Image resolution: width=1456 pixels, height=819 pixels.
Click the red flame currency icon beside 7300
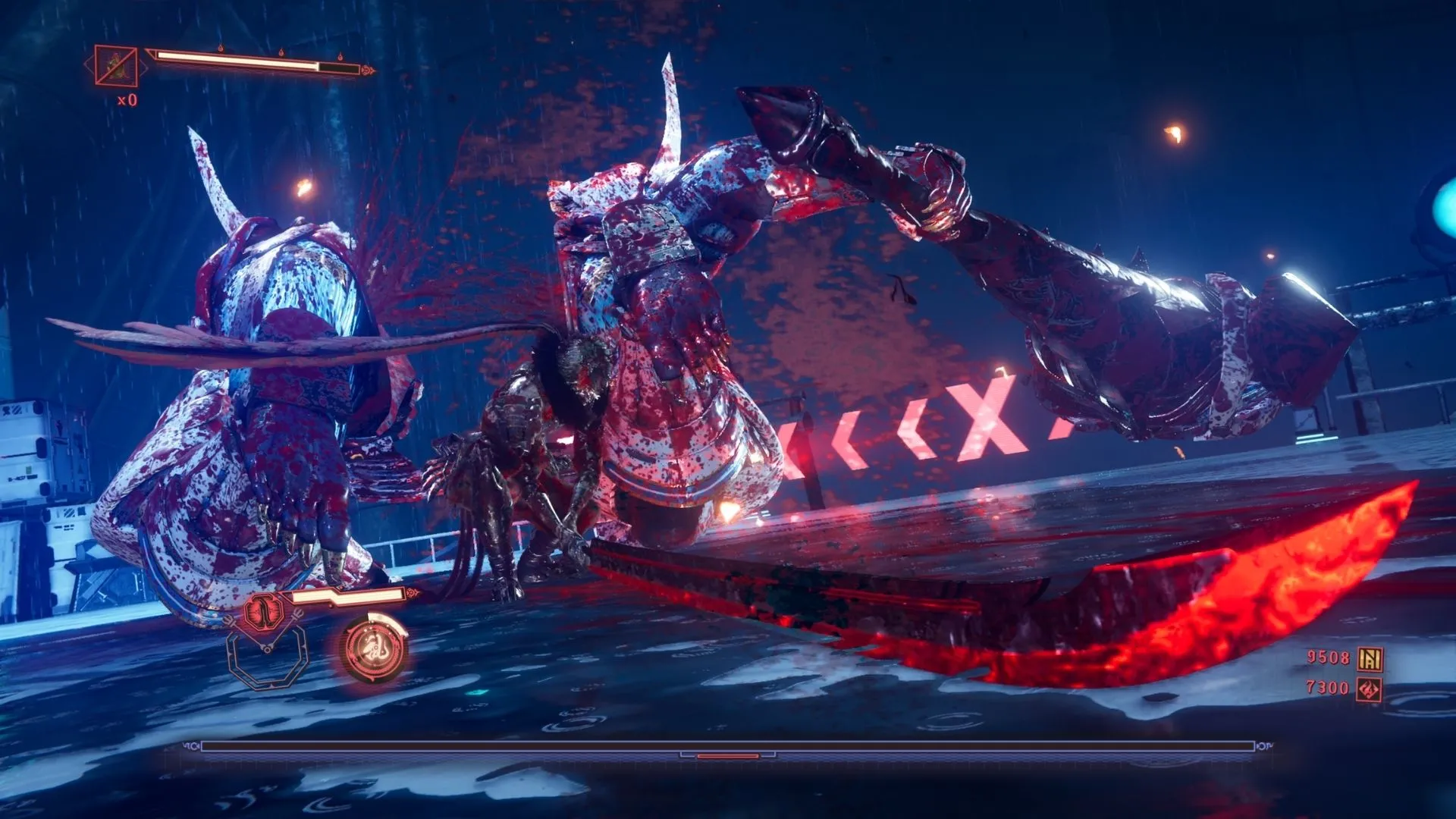pyautogui.click(x=1370, y=689)
